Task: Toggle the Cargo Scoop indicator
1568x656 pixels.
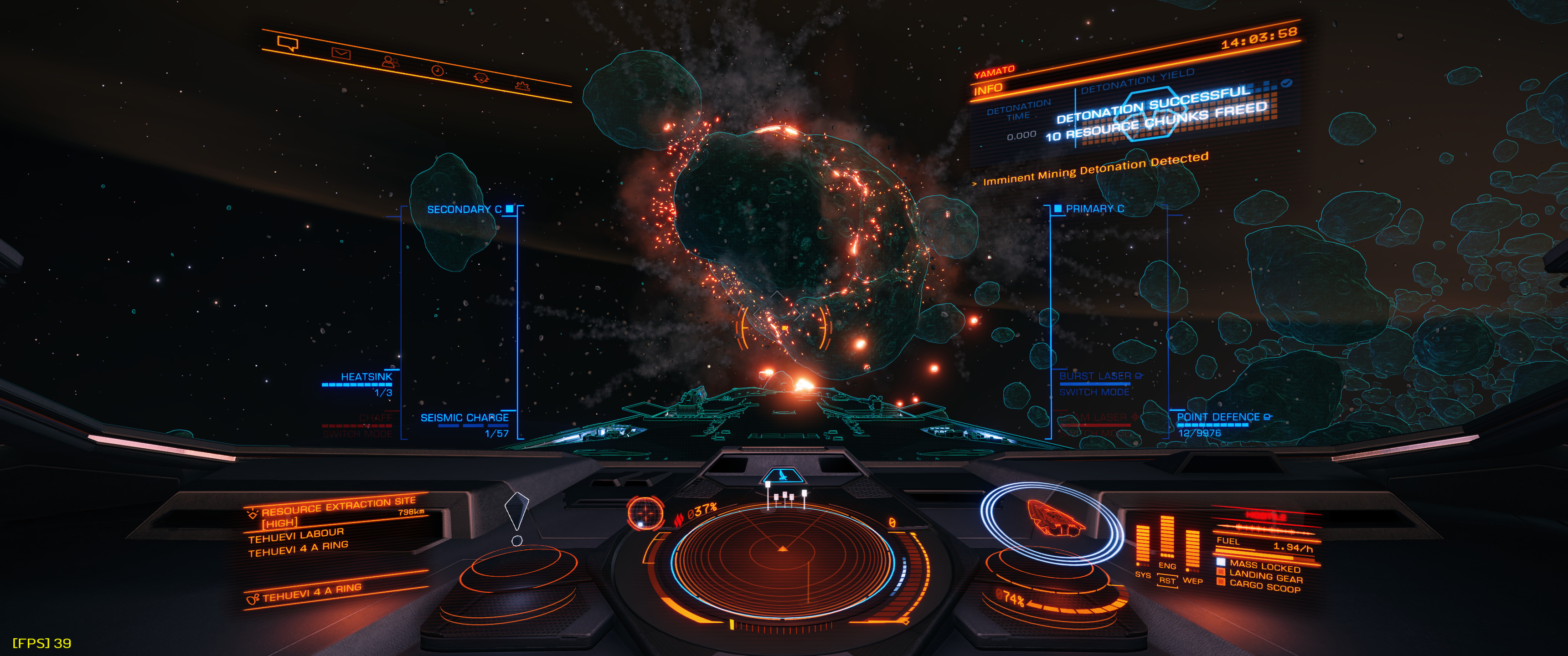Action: (x=1264, y=586)
